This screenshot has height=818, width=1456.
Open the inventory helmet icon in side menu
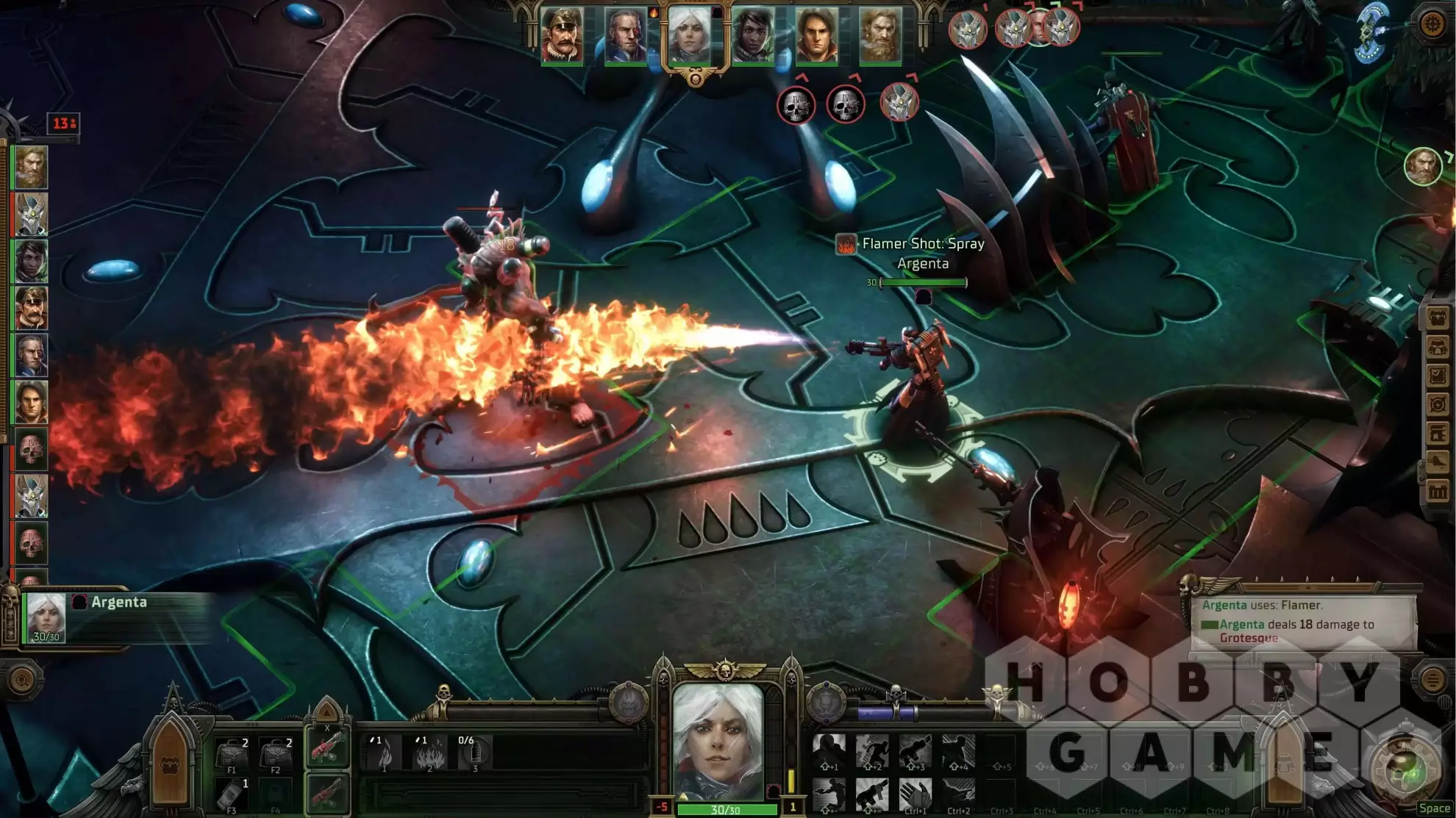coord(1438,347)
